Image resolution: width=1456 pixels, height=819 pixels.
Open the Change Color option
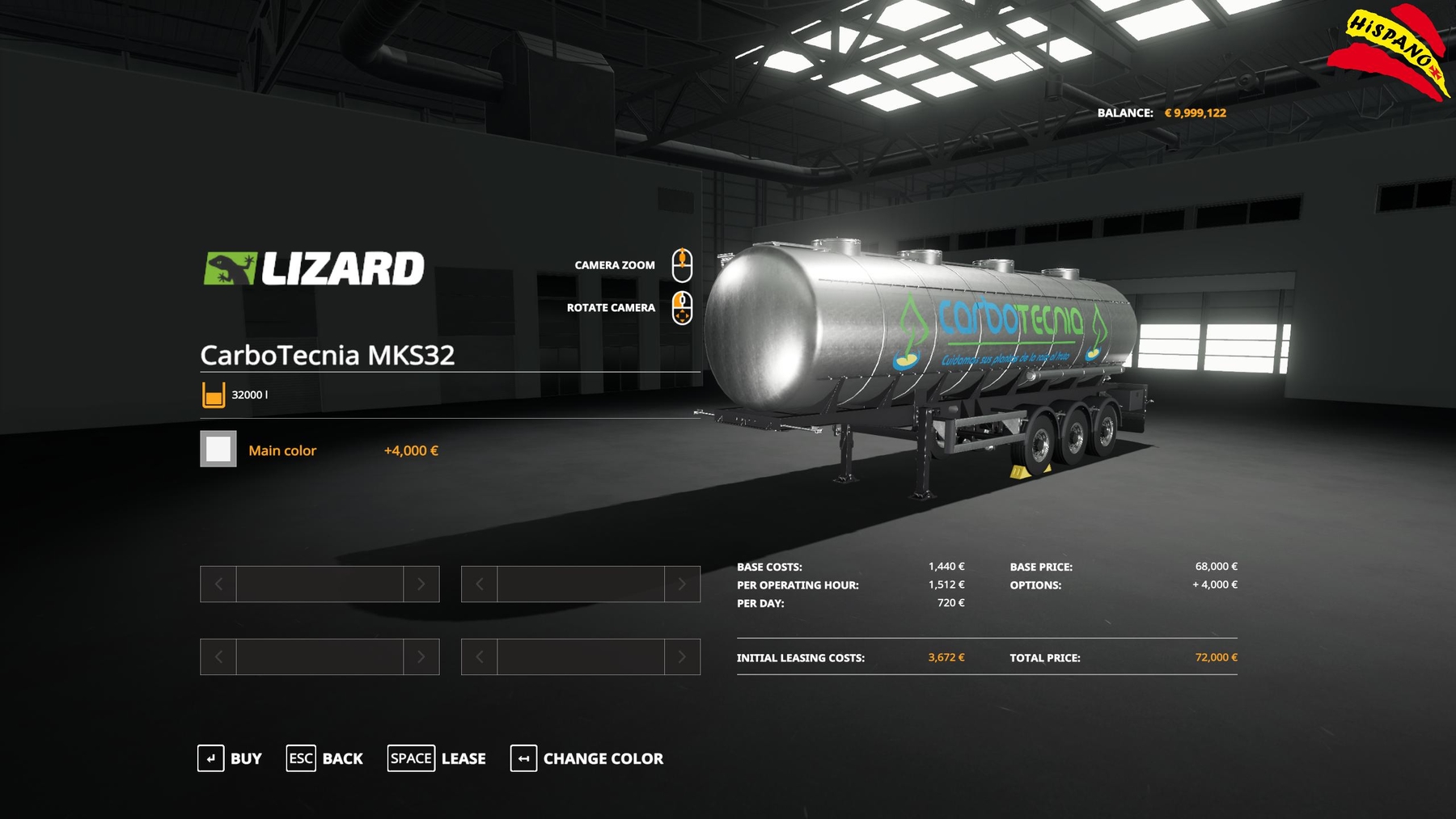(x=587, y=758)
